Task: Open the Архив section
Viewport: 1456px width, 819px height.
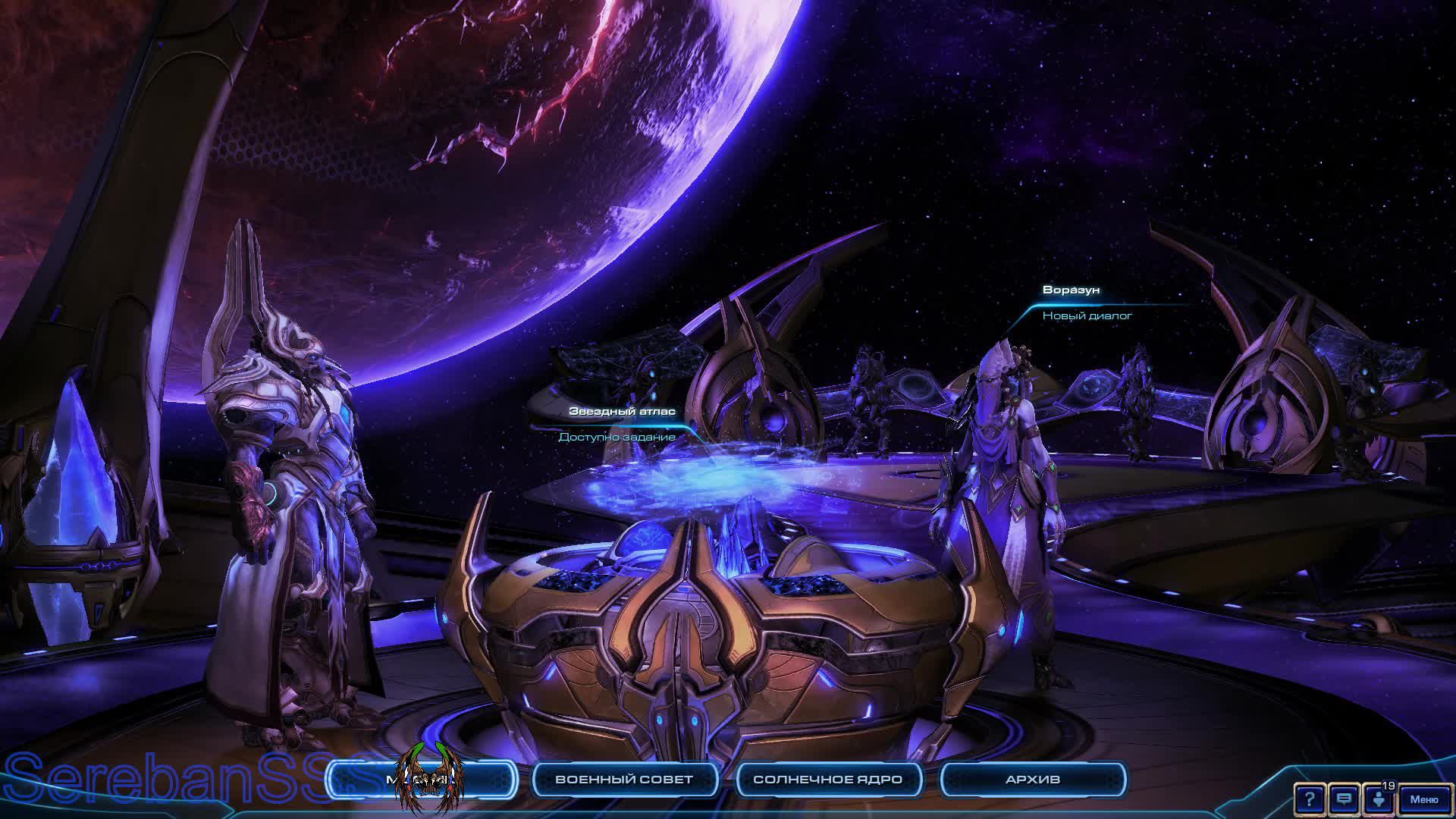Action: [1032, 780]
